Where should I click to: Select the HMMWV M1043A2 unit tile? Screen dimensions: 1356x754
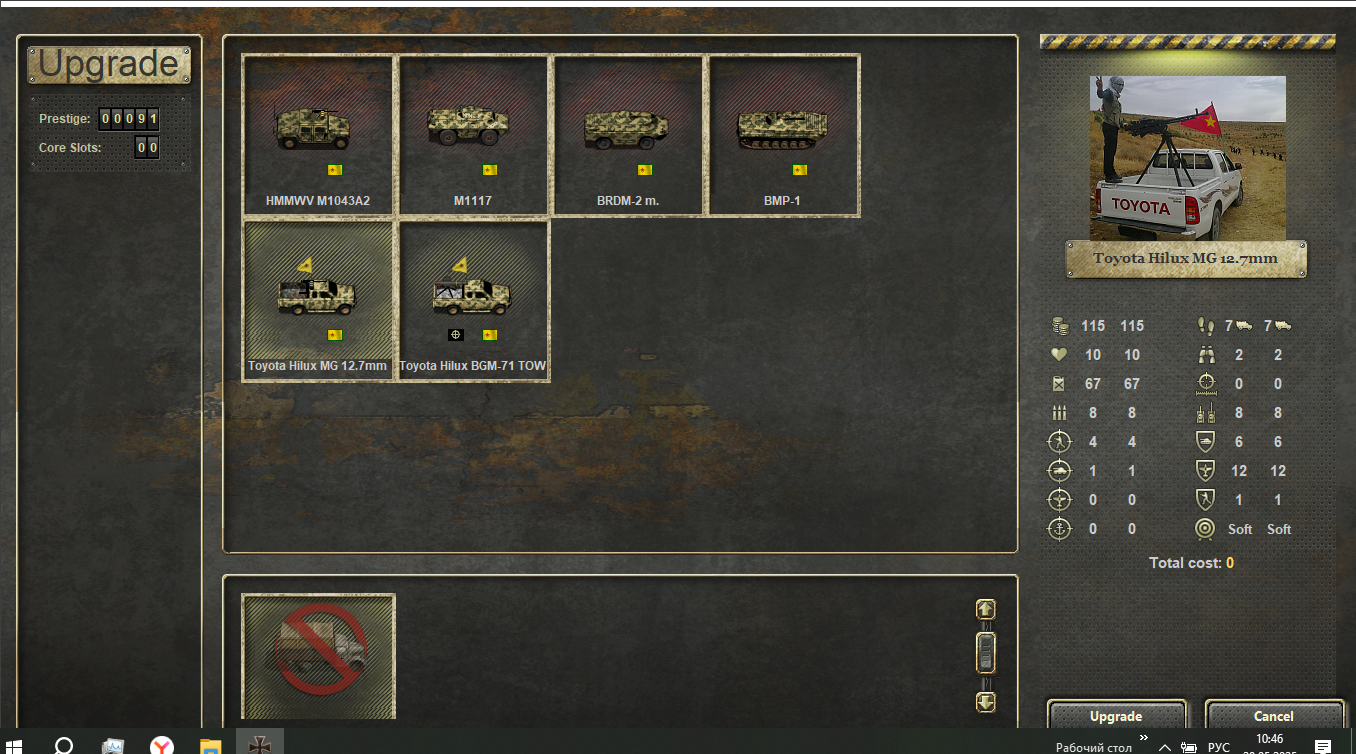318,135
